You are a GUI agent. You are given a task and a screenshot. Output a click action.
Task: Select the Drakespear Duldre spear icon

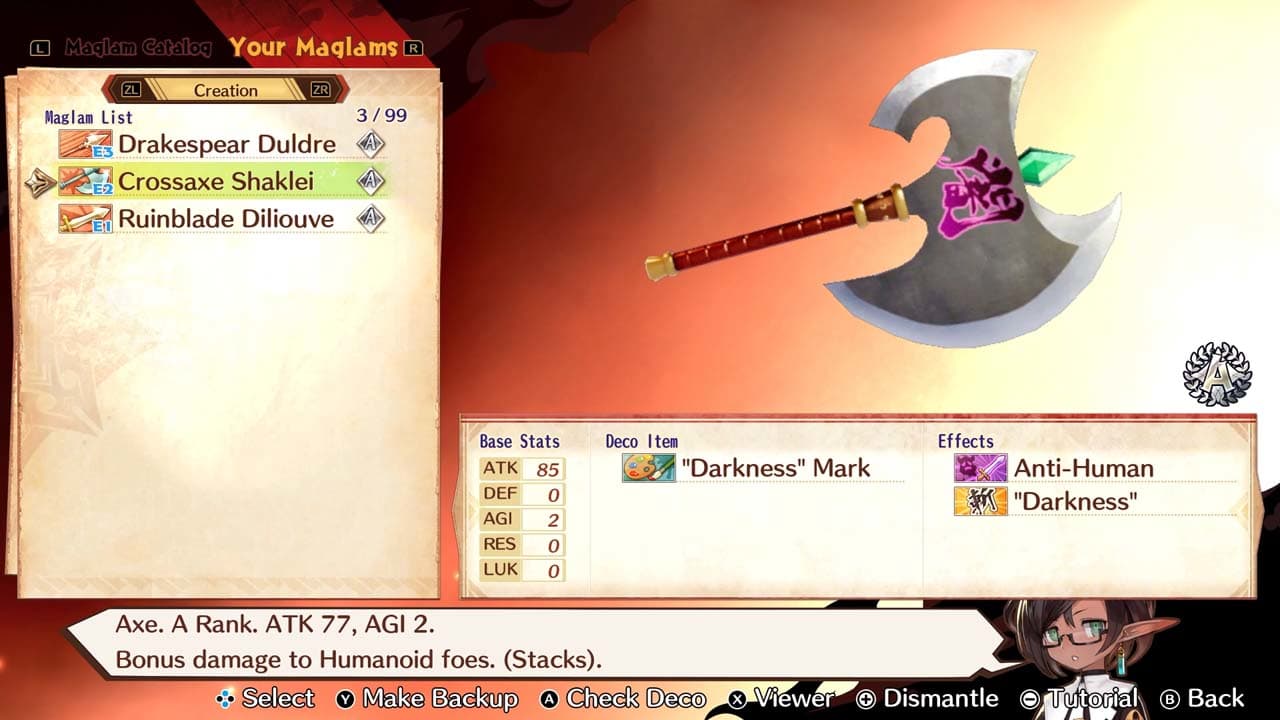tap(85, 145)
